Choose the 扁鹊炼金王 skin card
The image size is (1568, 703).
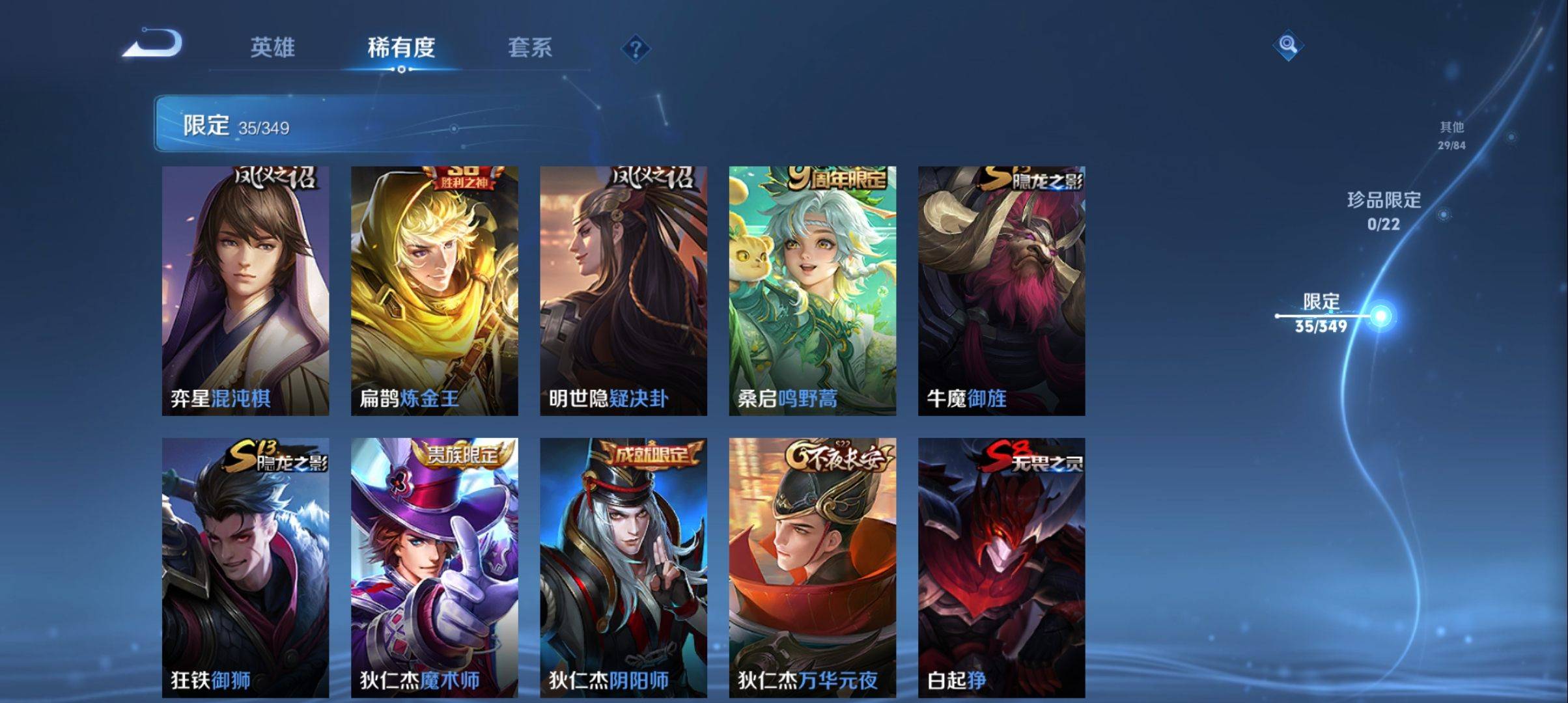point(434,290)
